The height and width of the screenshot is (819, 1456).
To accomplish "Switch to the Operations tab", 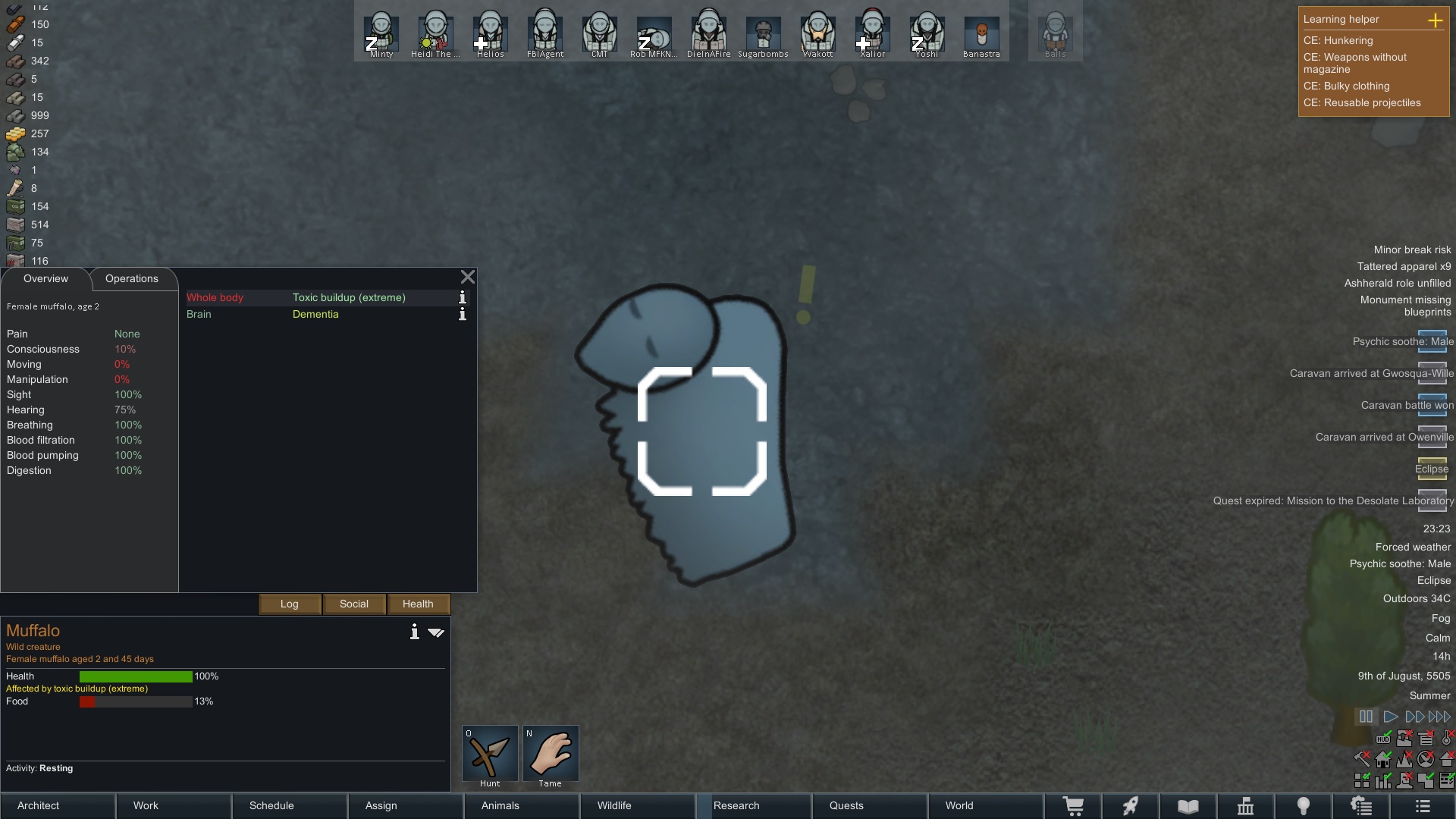I will 132,279.
